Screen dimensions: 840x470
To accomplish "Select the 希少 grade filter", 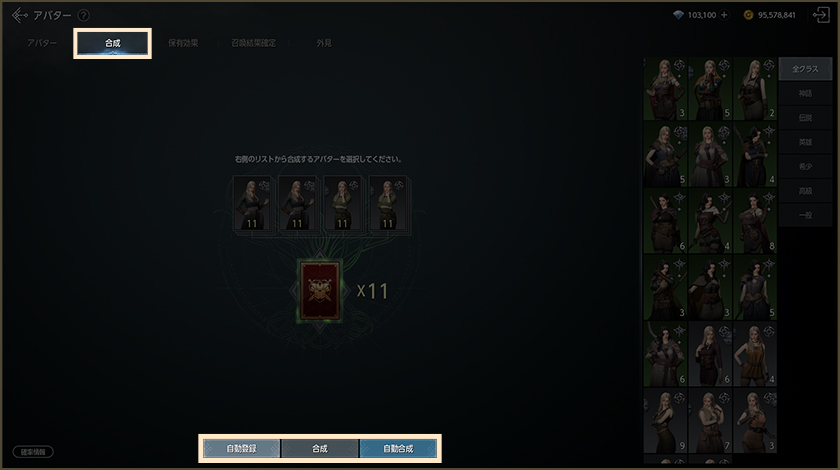I will click(x=805, y=166).
